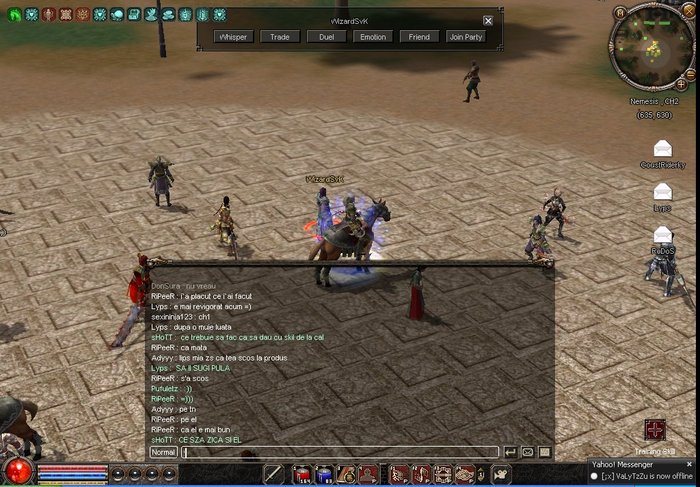
Task: Open the Emotion options
Action: [x=372, y=37]
